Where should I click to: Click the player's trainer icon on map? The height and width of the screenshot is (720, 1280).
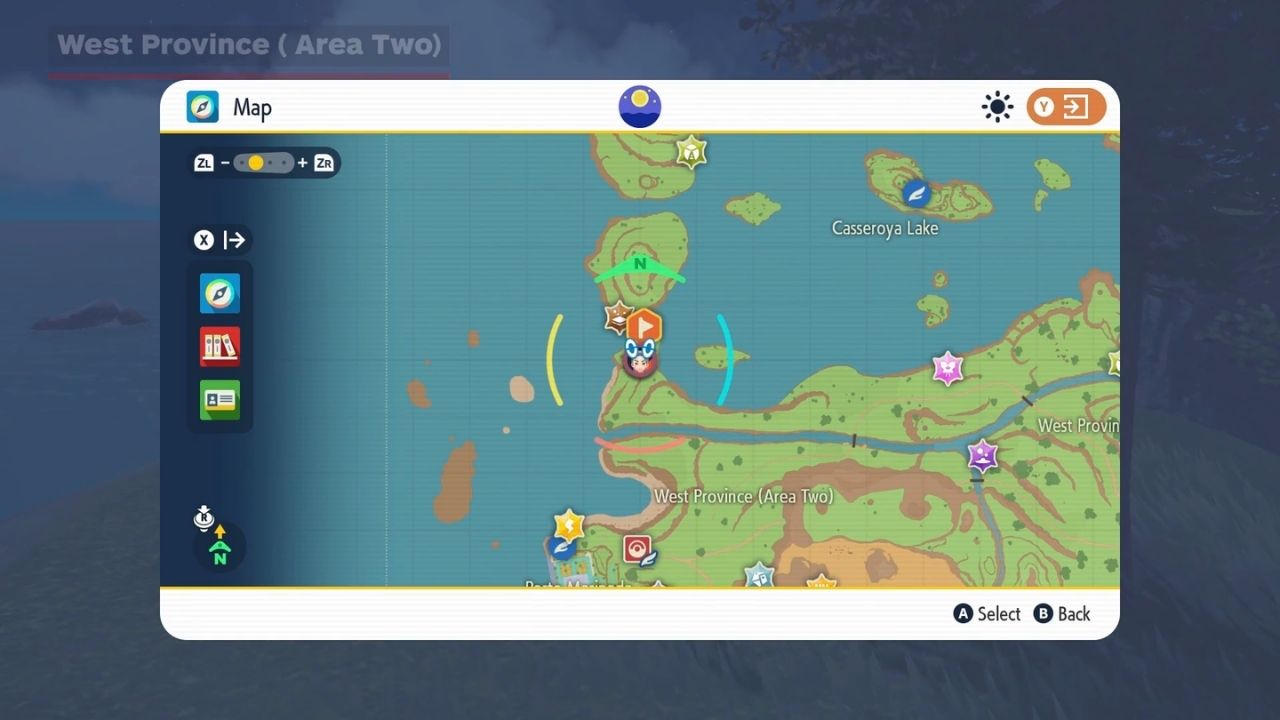[x=639, y=359]
